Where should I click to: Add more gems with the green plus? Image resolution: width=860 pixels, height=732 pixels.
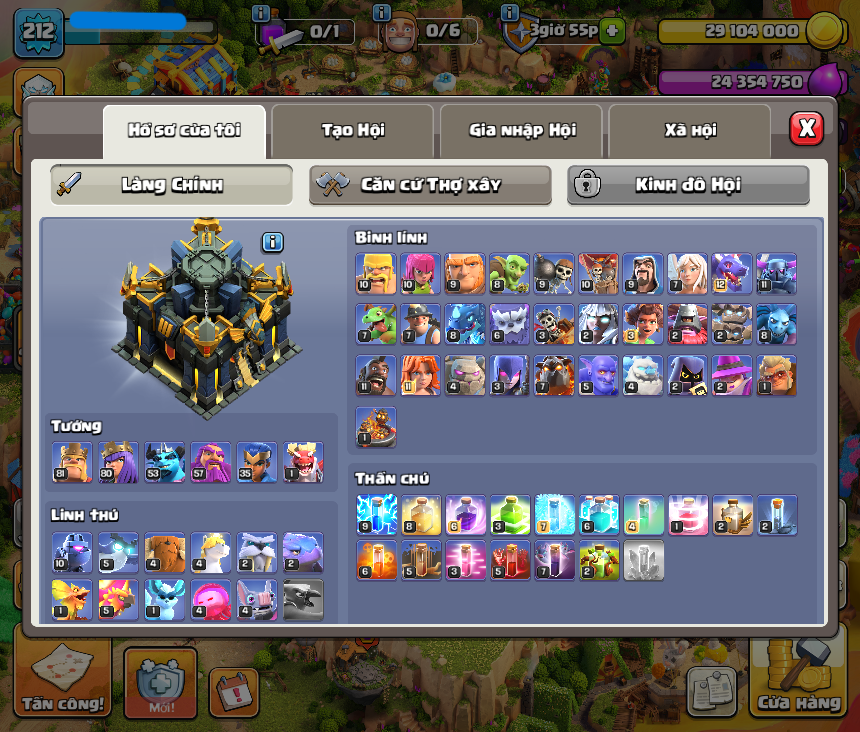613,31
